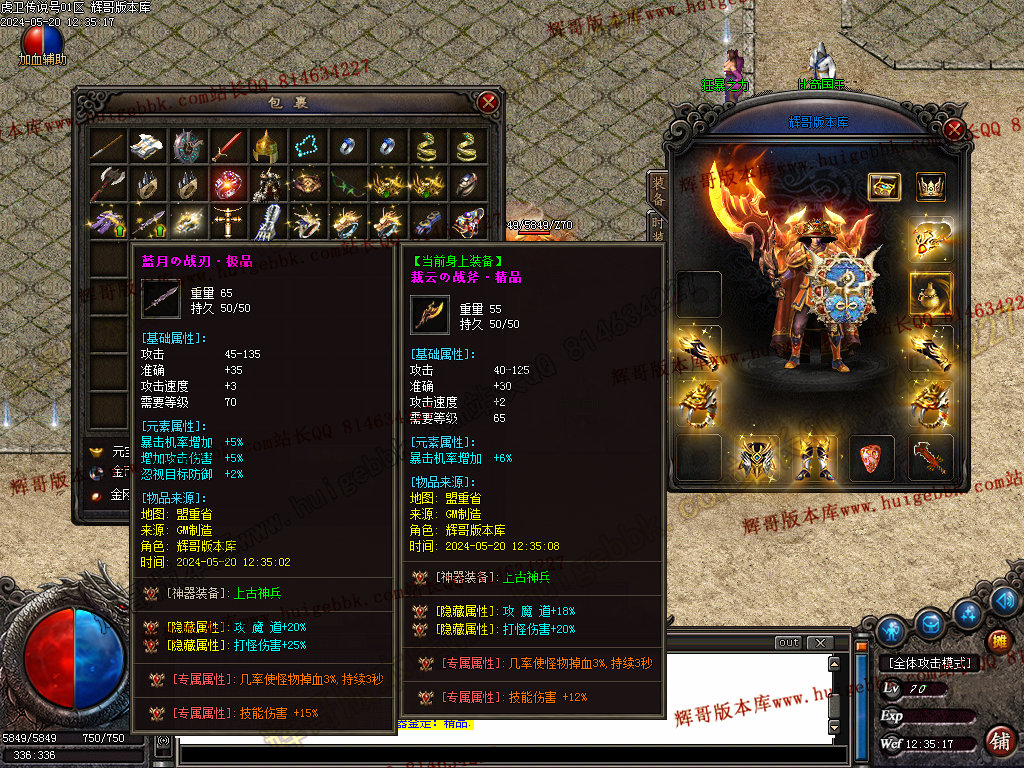Viewport: 1024px width, 768px height.
Task: Click the chat window 'out' button
Action: click(788, 643)
